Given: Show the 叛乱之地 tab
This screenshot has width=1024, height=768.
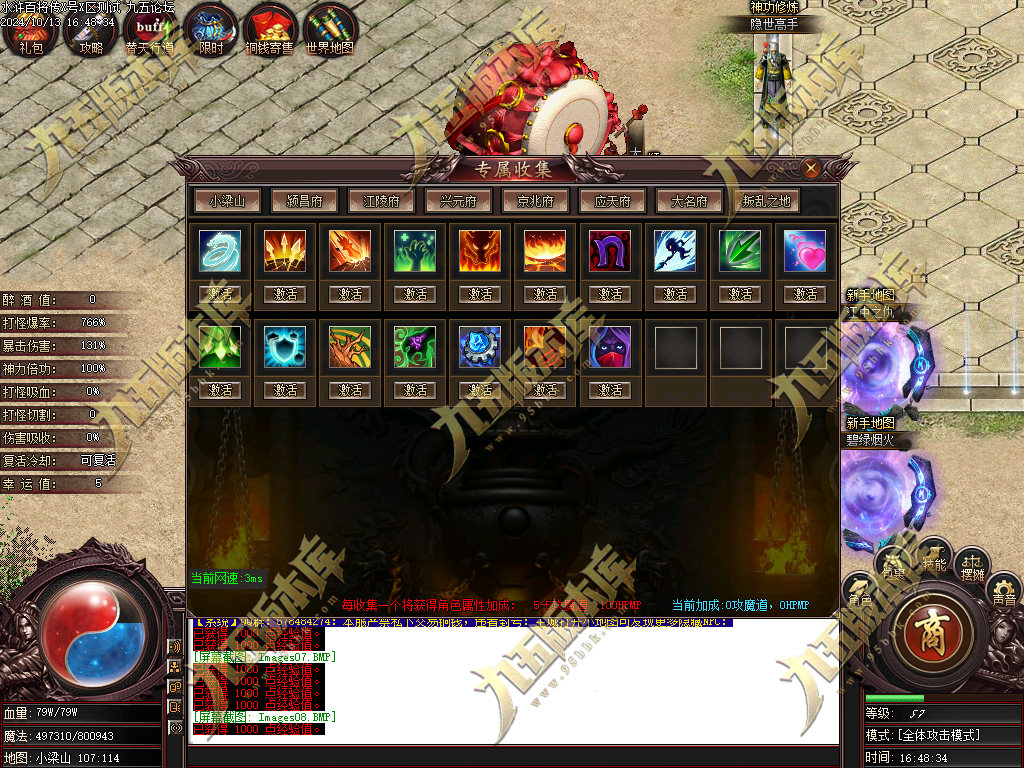Looking at the screenshot, I should 766,201.
